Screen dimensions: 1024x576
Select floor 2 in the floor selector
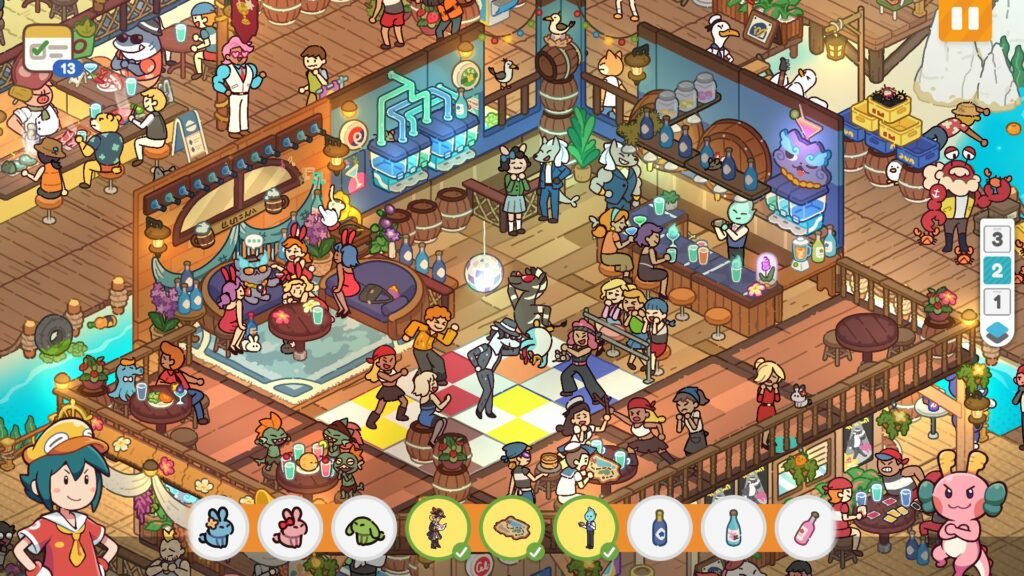coord(995,270)
